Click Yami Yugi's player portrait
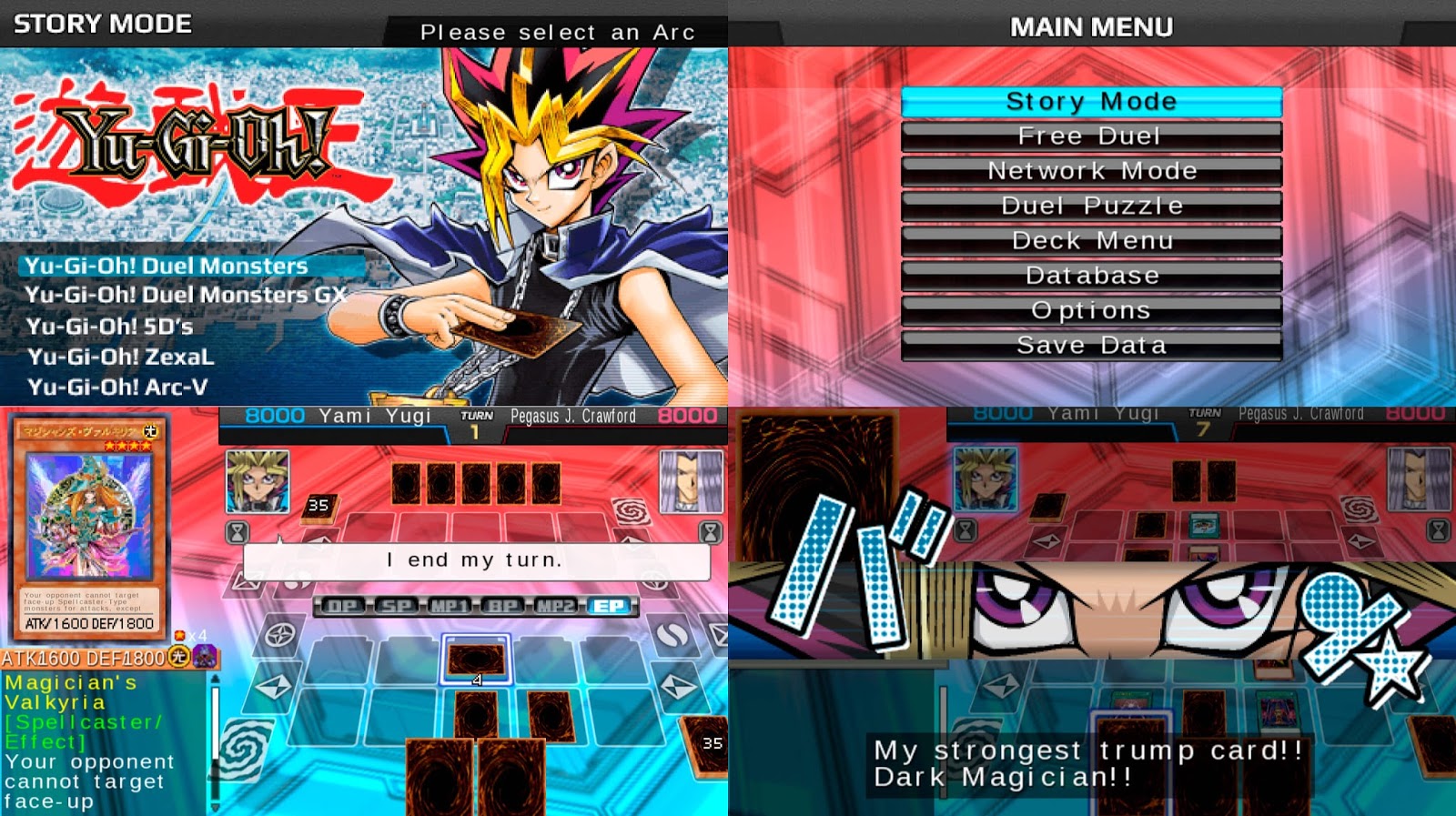The image size is (1456, 816). (257, 483)
